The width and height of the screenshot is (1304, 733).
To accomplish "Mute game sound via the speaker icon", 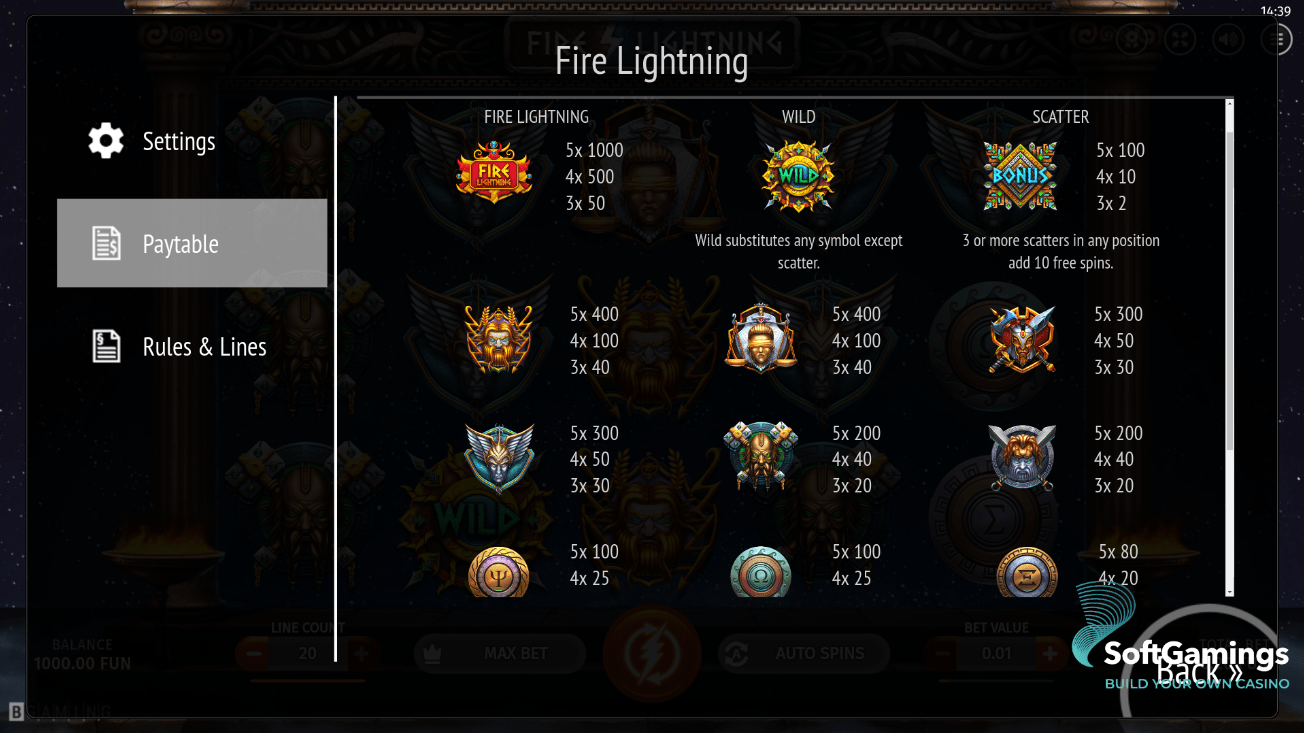I will pos(1226,39).
